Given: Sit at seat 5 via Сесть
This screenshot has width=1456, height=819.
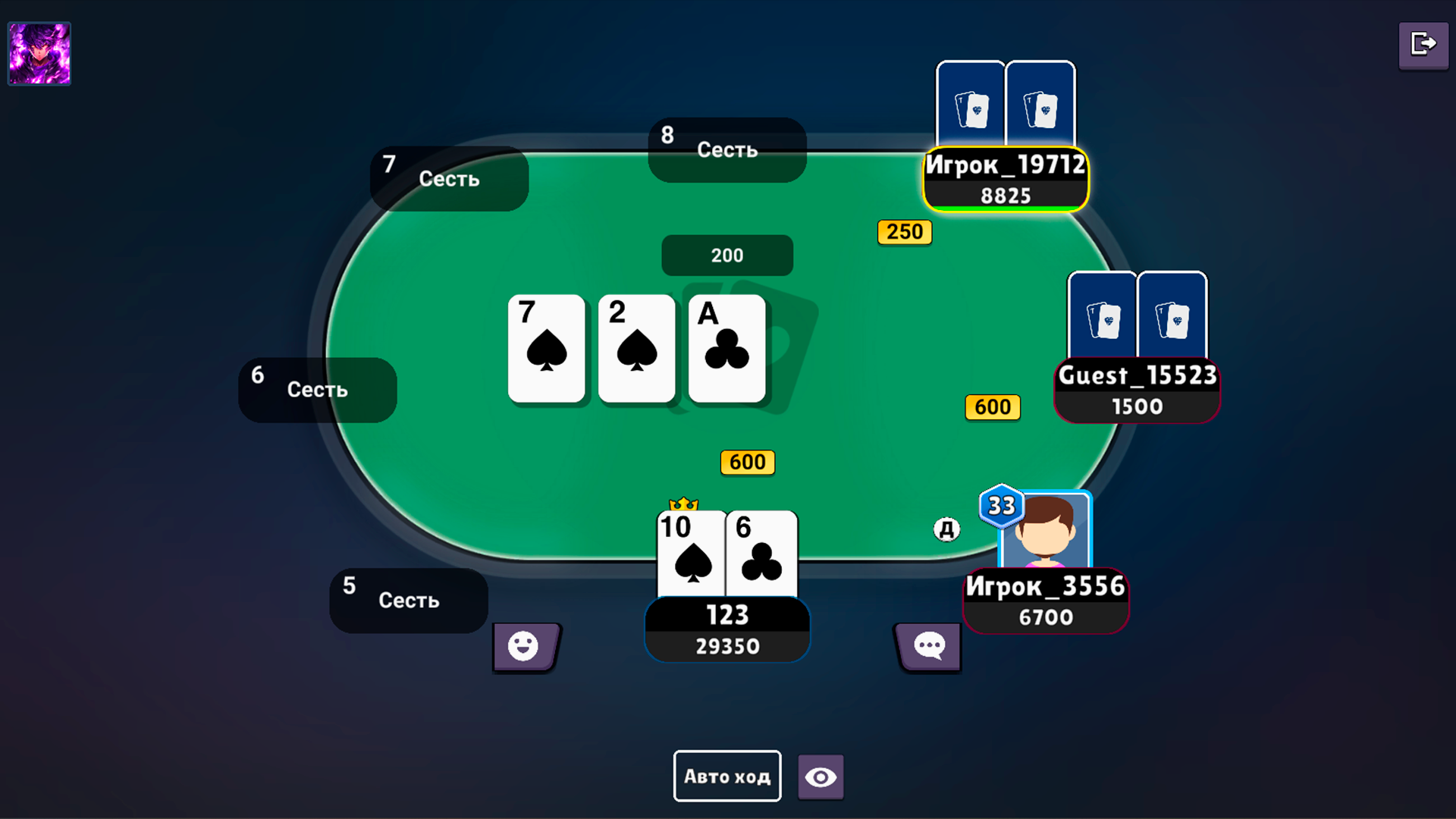Looking at the screenshot, I should click(x=408, y=601).
